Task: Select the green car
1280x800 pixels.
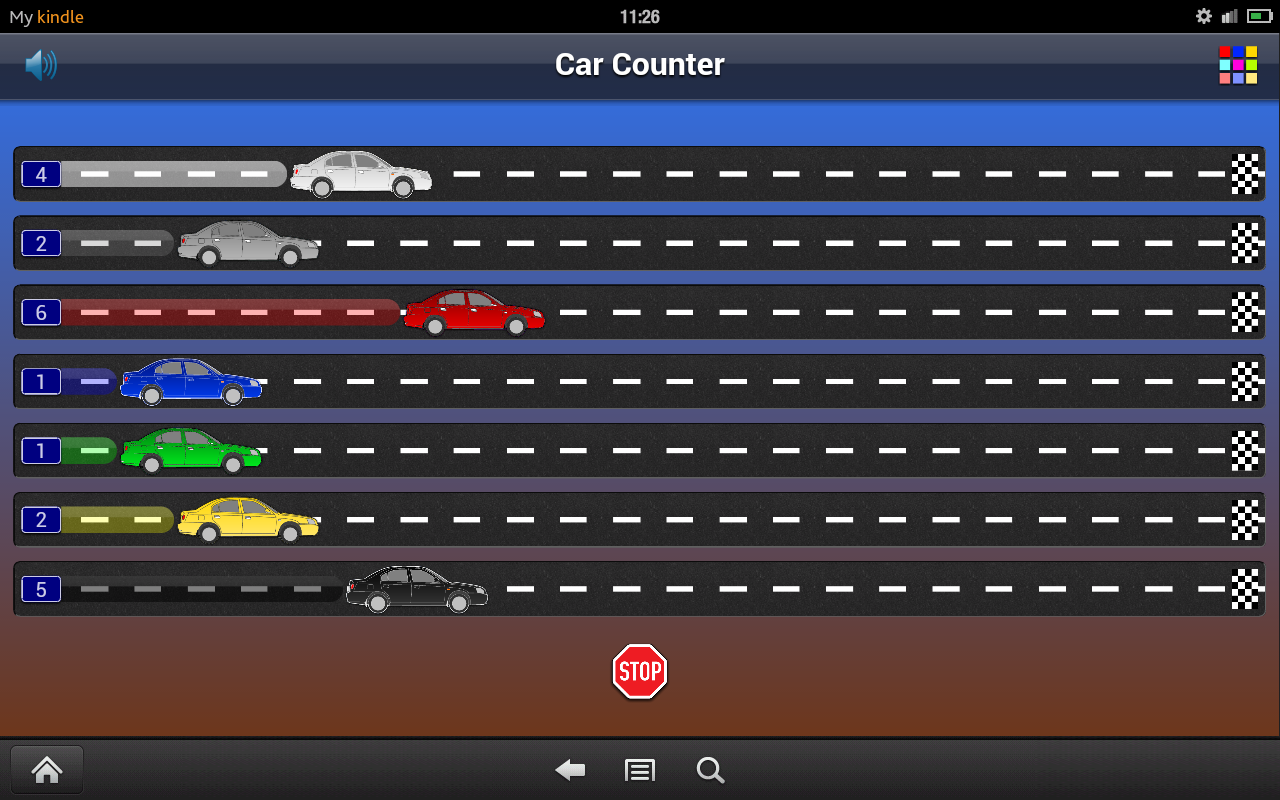Action: pos(190,450)
